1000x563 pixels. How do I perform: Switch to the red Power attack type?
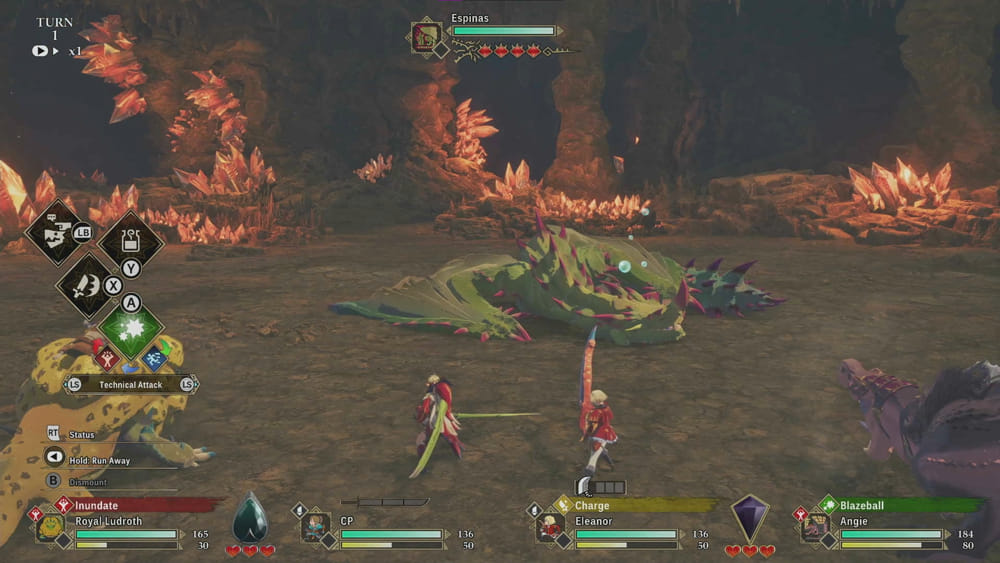[x=105, y=356]
